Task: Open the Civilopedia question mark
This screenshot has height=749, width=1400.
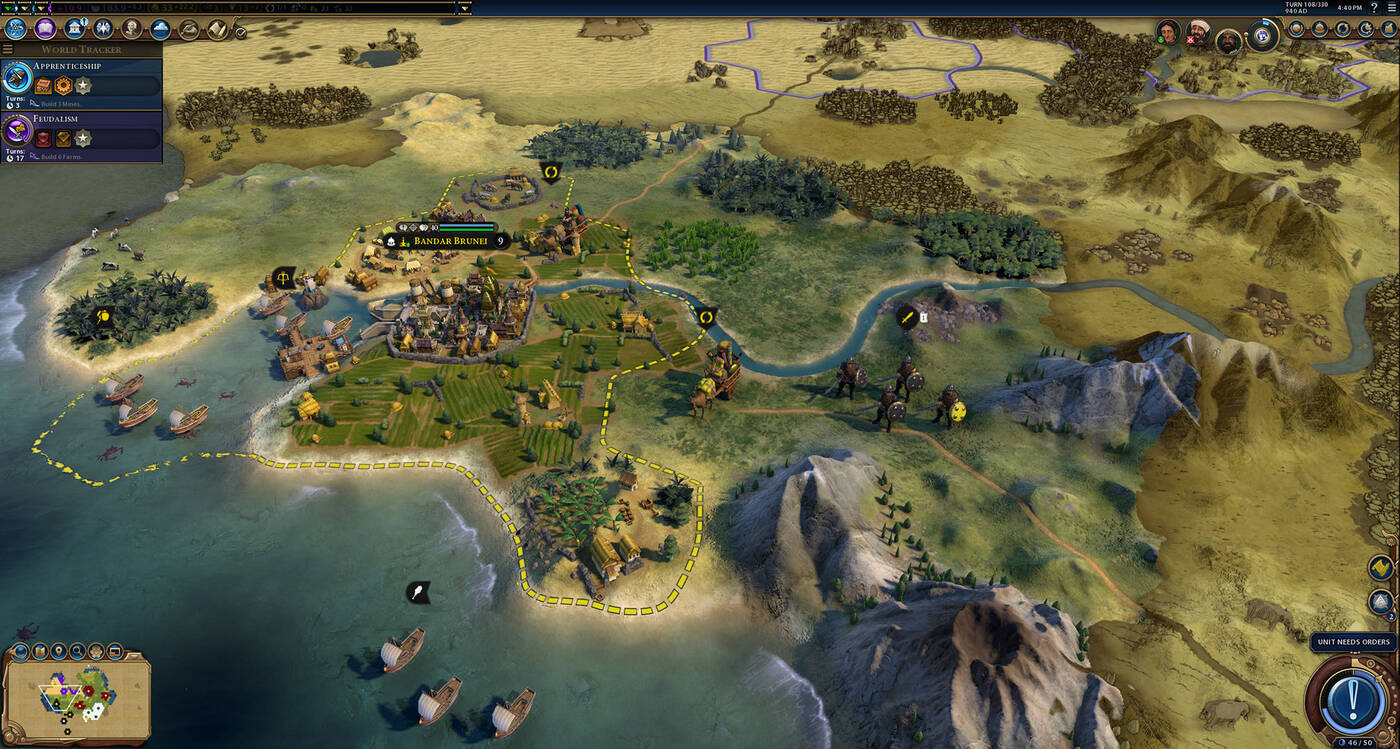Action: tap(1373, 7)
